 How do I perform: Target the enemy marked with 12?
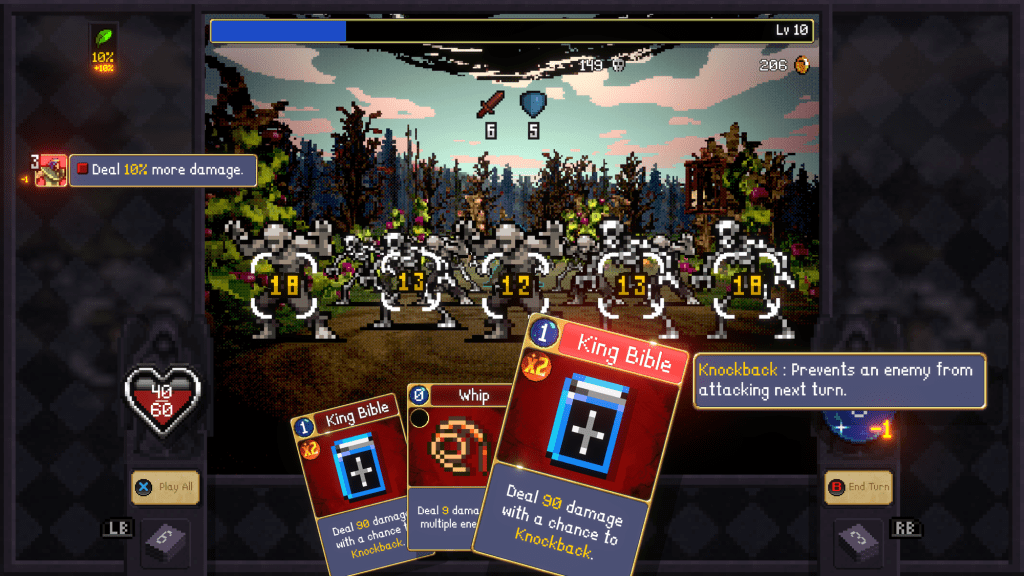[x=517, y=285]
